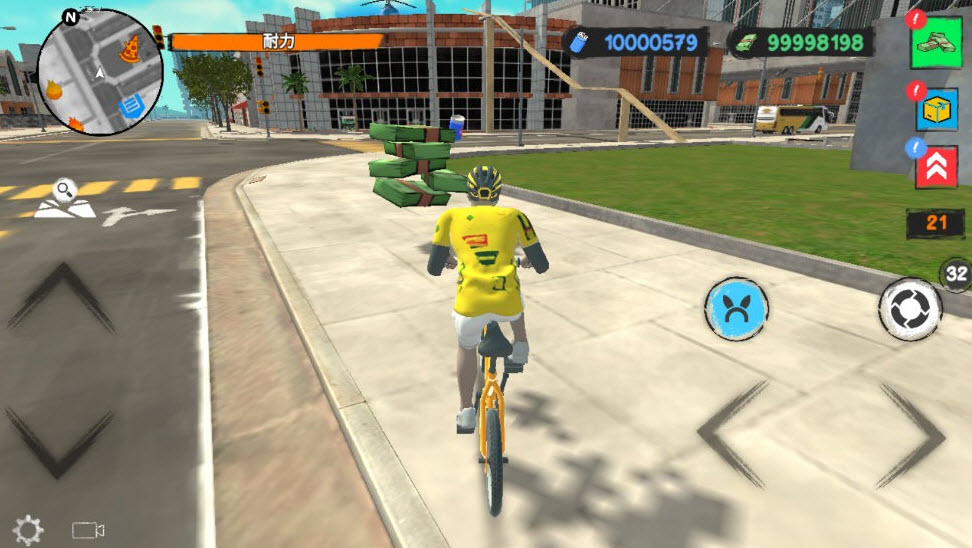Open the green cash stack shop button
Image resolution: width=972 pixels, height=548 pixels.
click(935, 45)
